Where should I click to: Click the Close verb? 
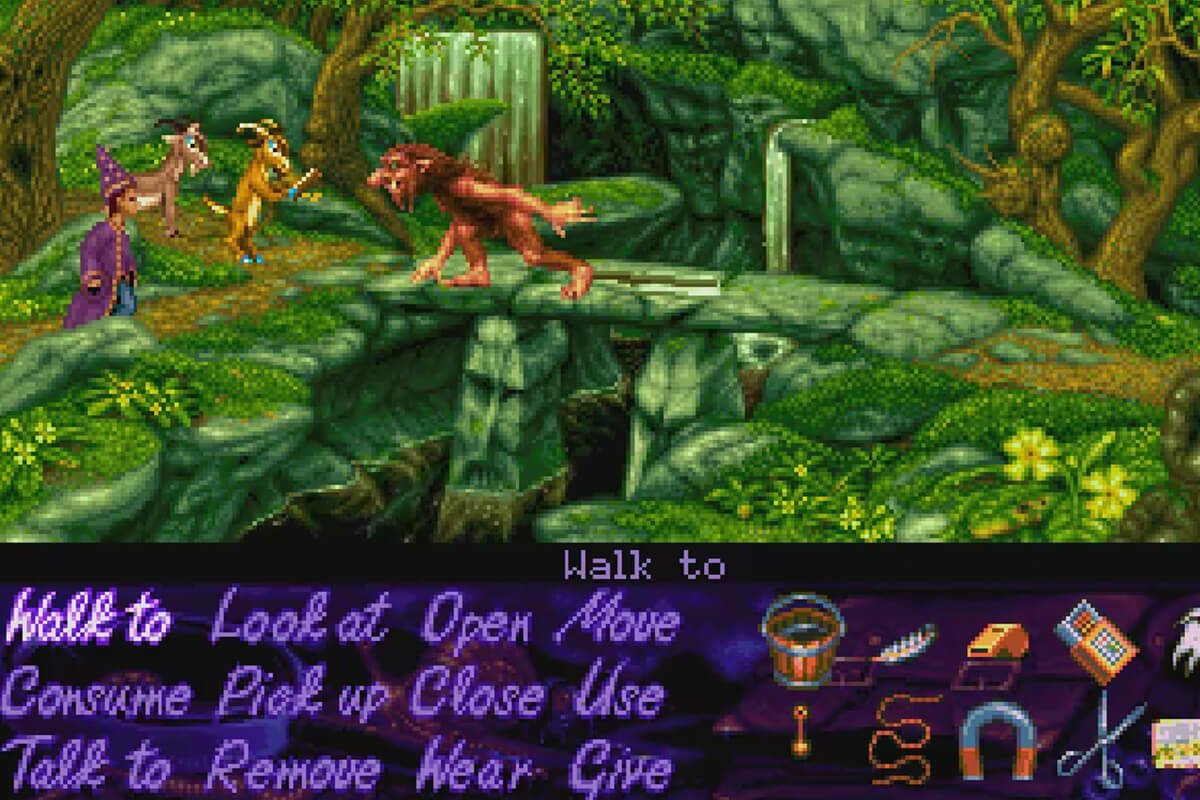479,696
